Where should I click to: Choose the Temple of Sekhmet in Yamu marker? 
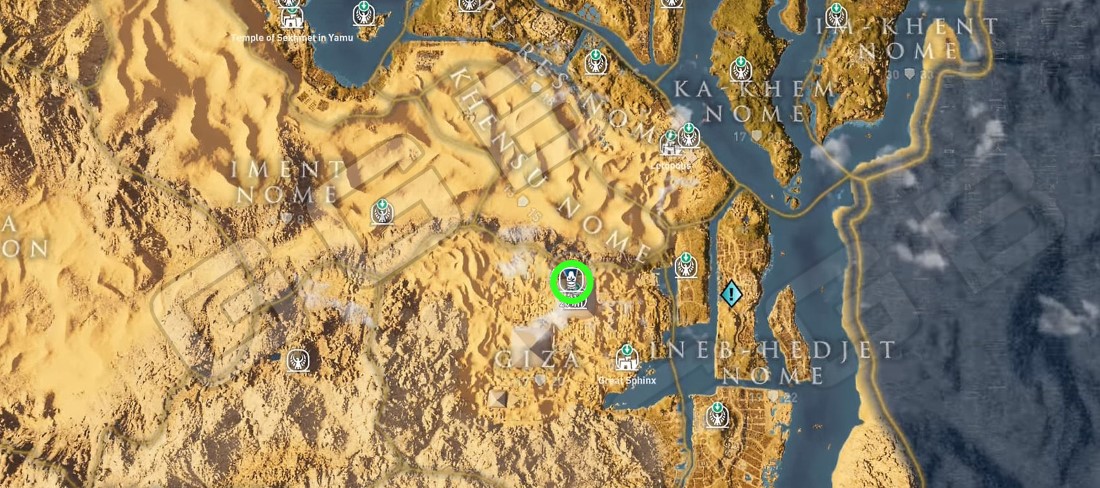(292, 17)
